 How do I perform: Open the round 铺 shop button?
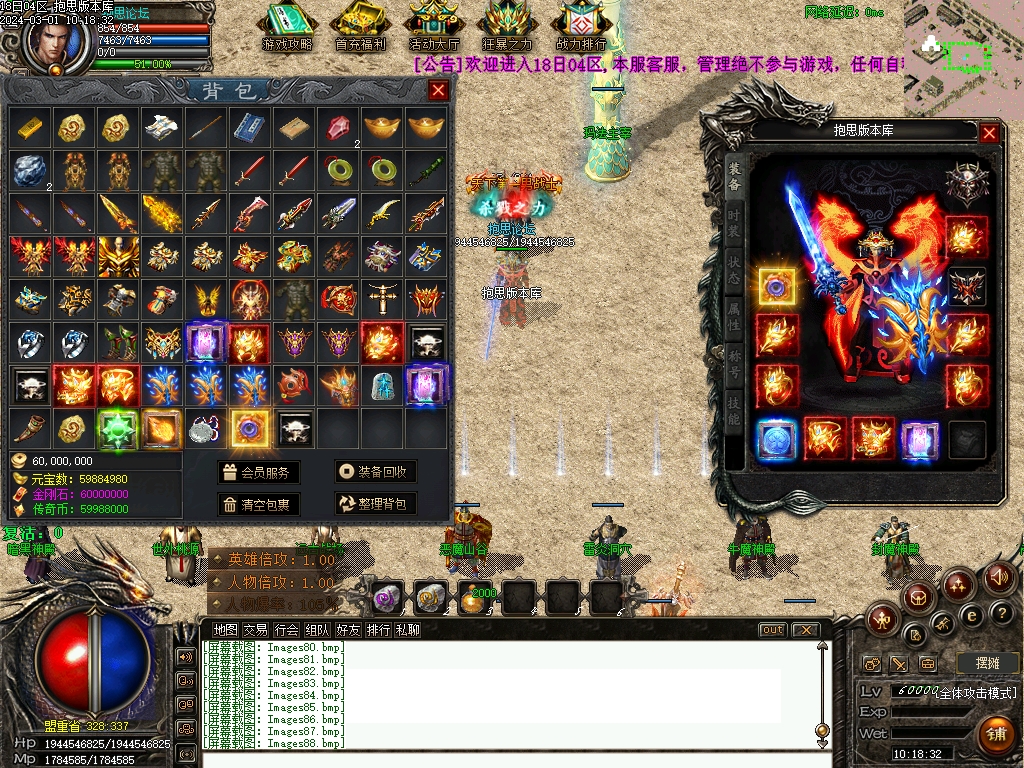pos(995,736)
